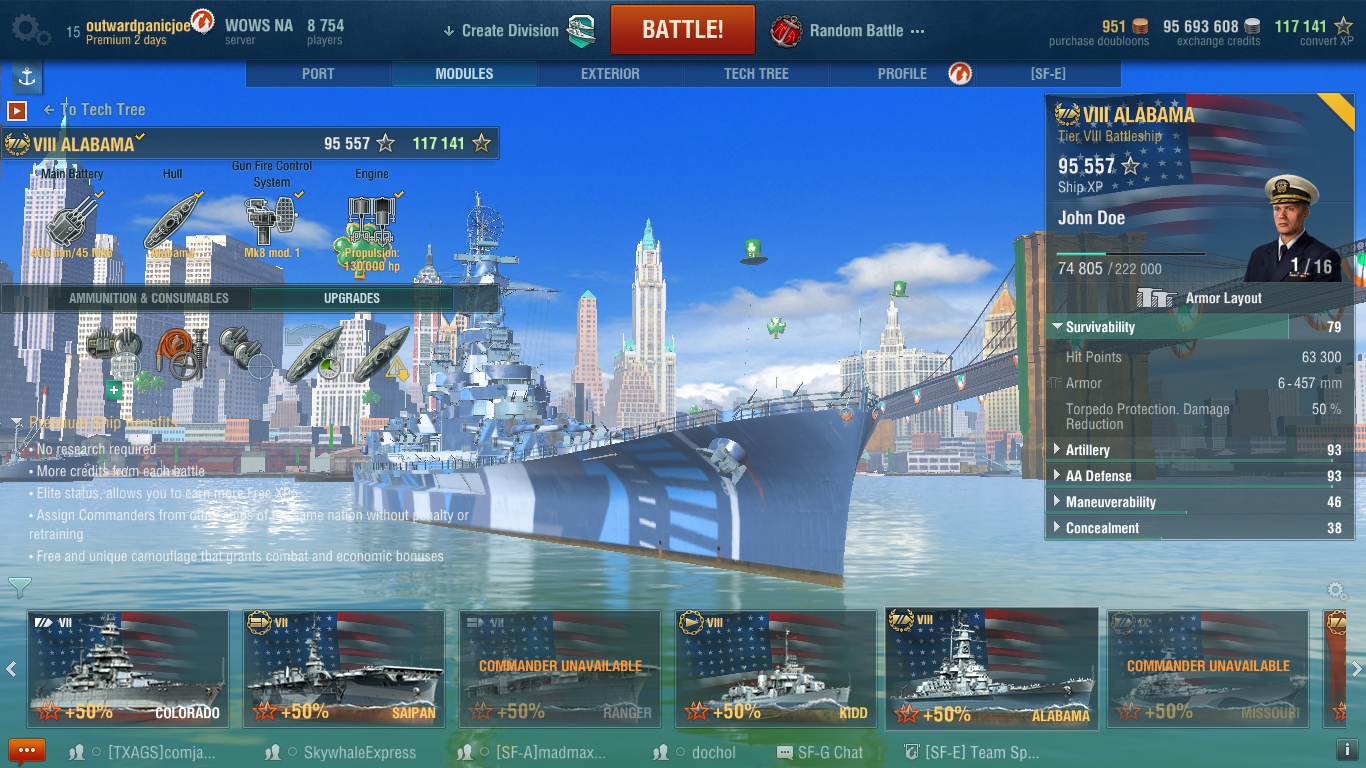Show the Armor Layout viewer
The width and height of the screenshot is (1366, 768).
(1200, 298)
